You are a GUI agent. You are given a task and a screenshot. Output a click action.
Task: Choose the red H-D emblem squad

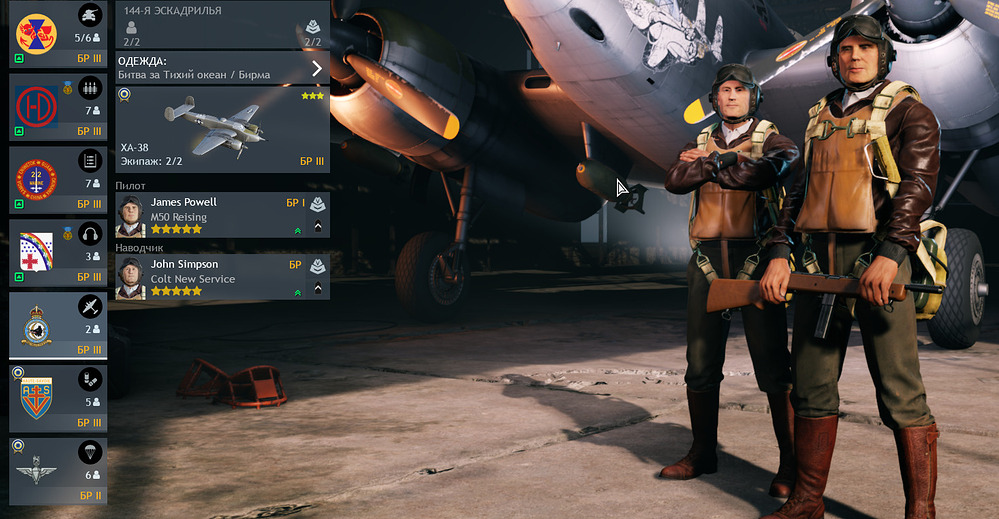coord(57,107)
